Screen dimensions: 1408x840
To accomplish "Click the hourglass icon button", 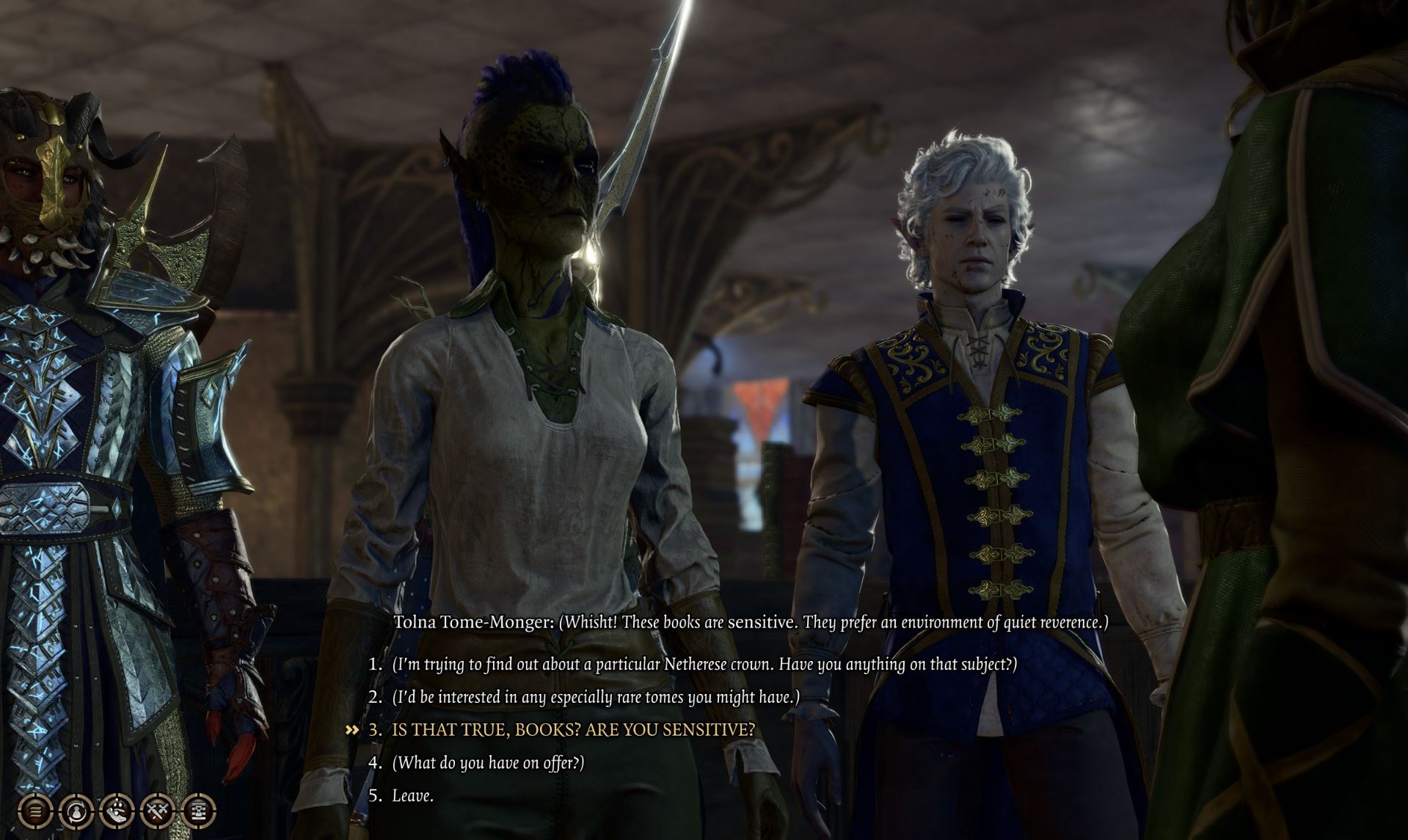I will coord(198,811).
